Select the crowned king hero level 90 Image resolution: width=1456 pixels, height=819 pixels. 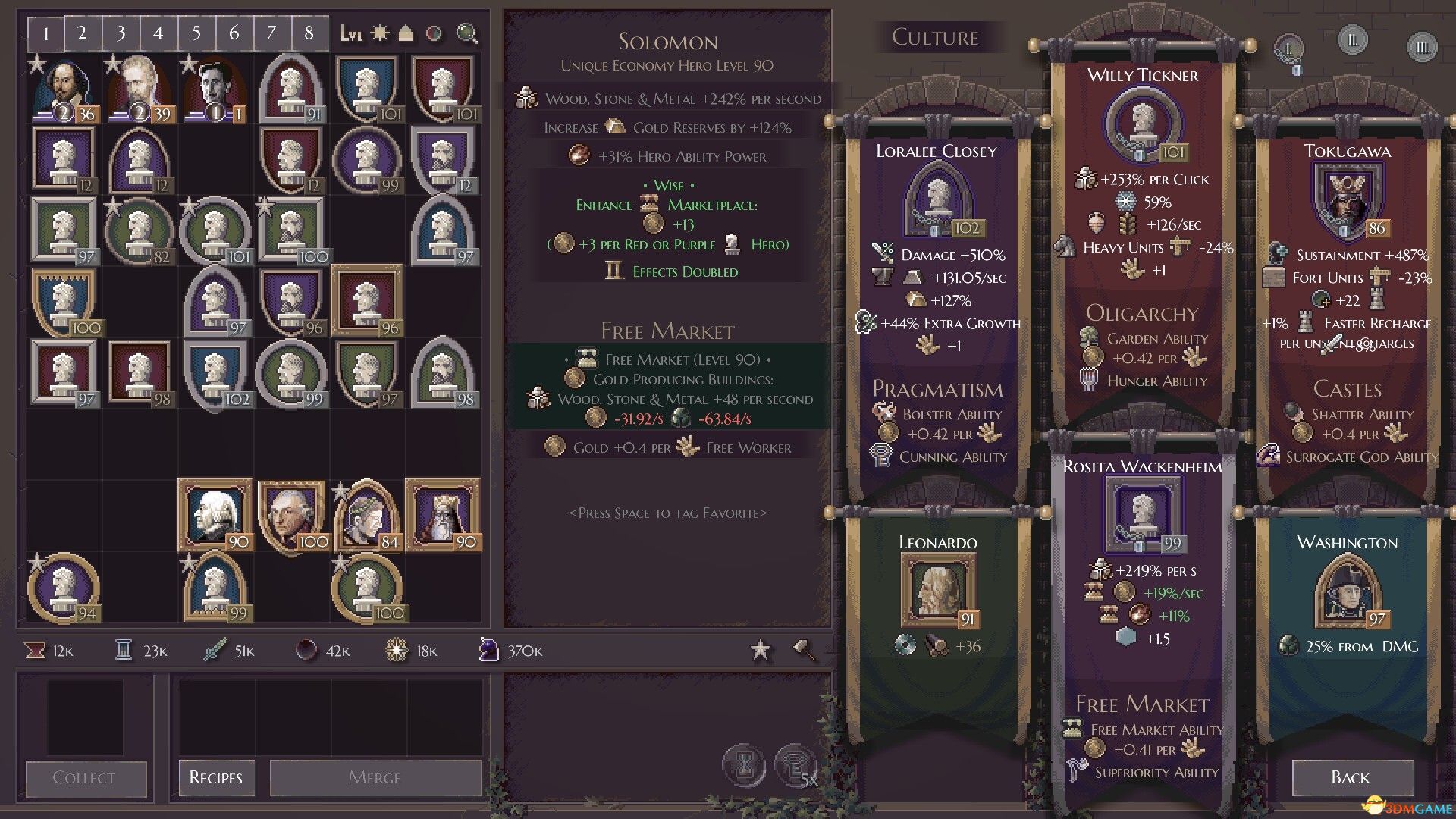pos(443,516)
